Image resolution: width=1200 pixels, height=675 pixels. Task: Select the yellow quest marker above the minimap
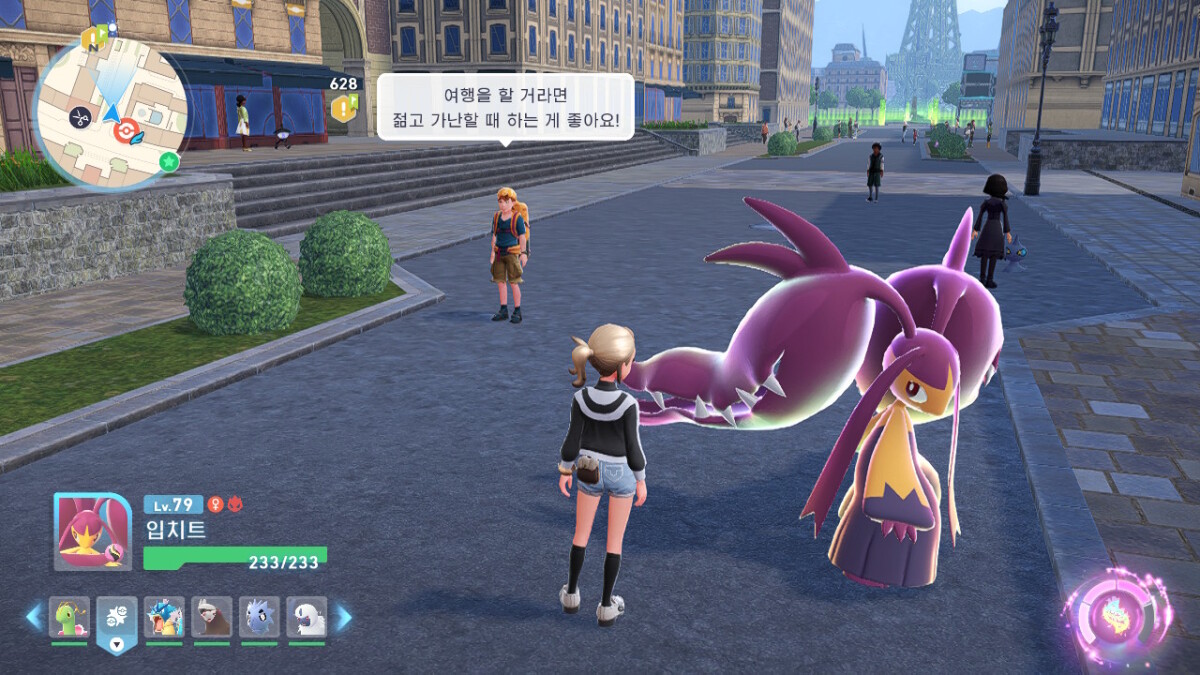click(94, 39)
